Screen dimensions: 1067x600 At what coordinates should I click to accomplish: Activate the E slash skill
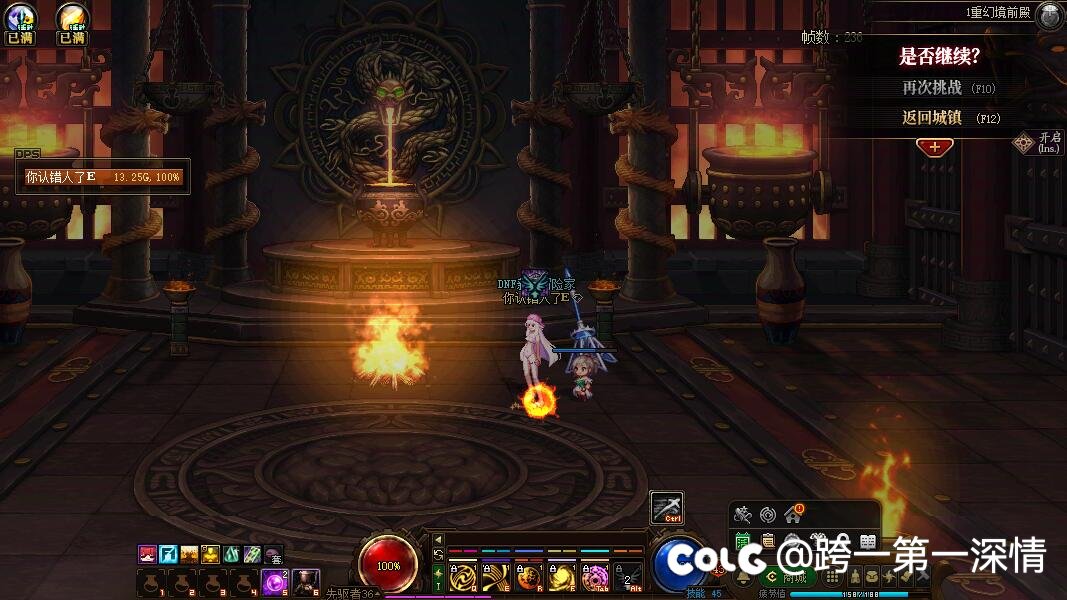(497, 577)
